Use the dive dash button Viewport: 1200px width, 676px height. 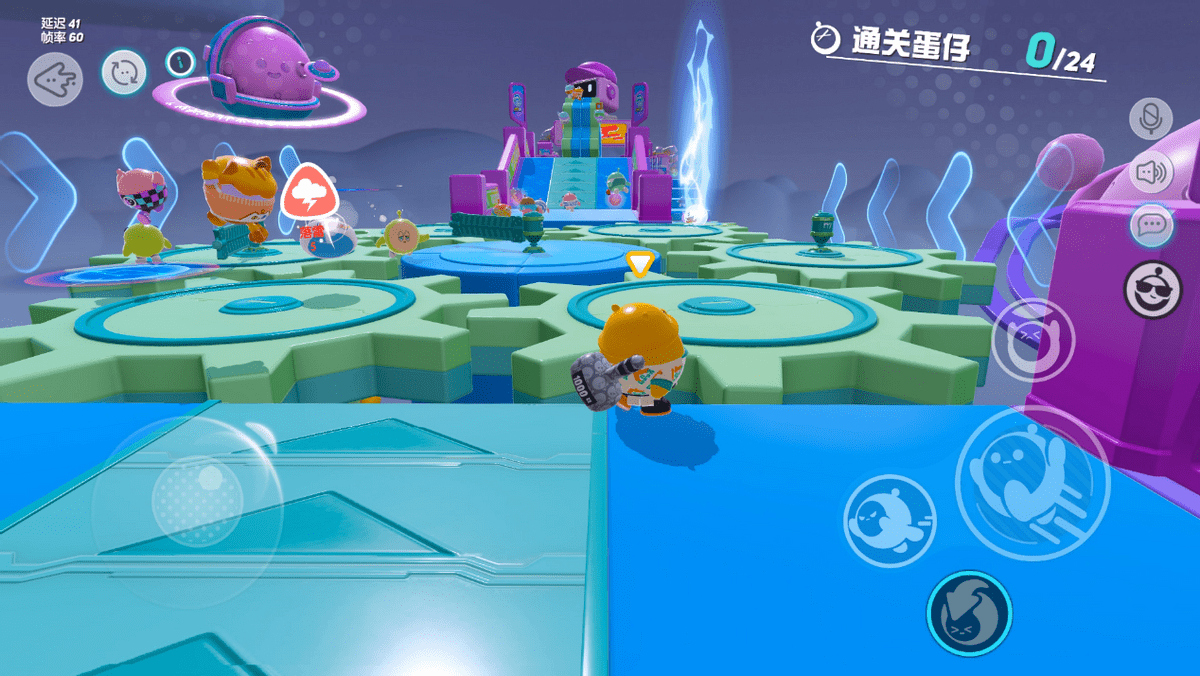coord(889,516)
